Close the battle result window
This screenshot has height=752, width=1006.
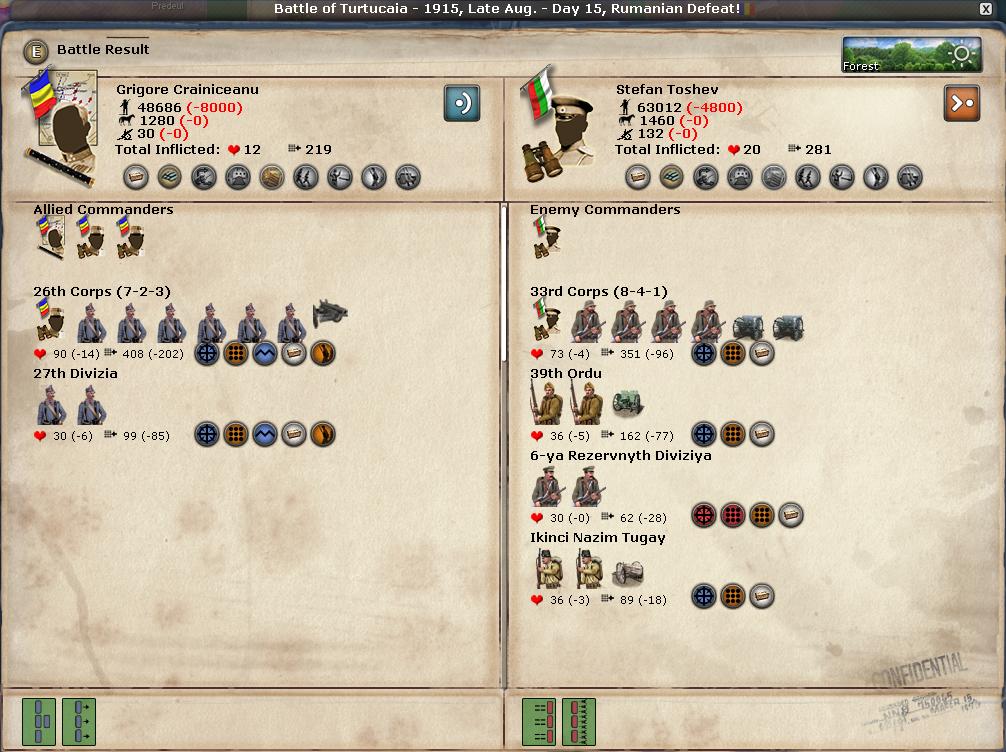point(986,9)
